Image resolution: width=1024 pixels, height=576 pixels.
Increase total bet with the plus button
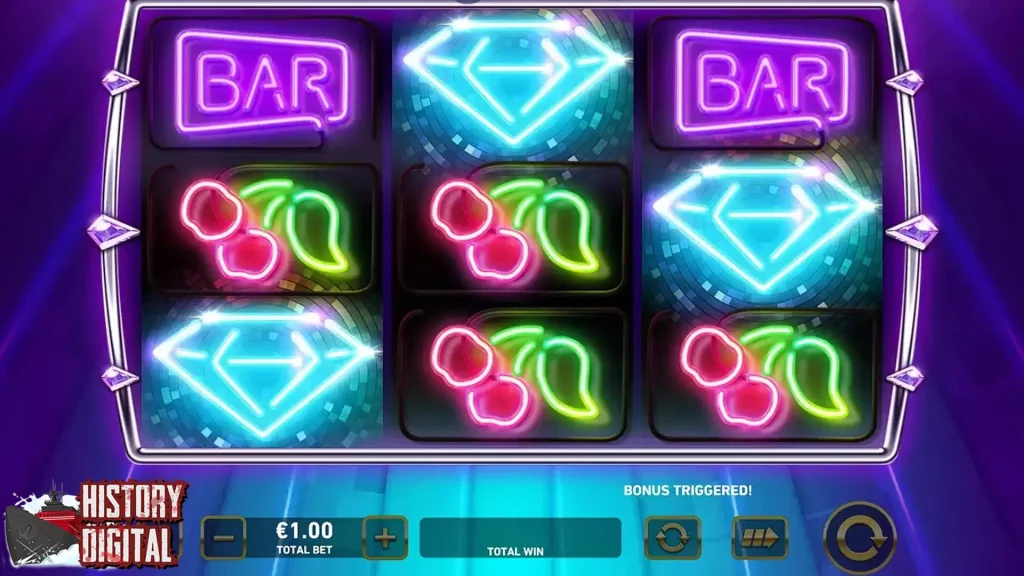tap(385, 538)
